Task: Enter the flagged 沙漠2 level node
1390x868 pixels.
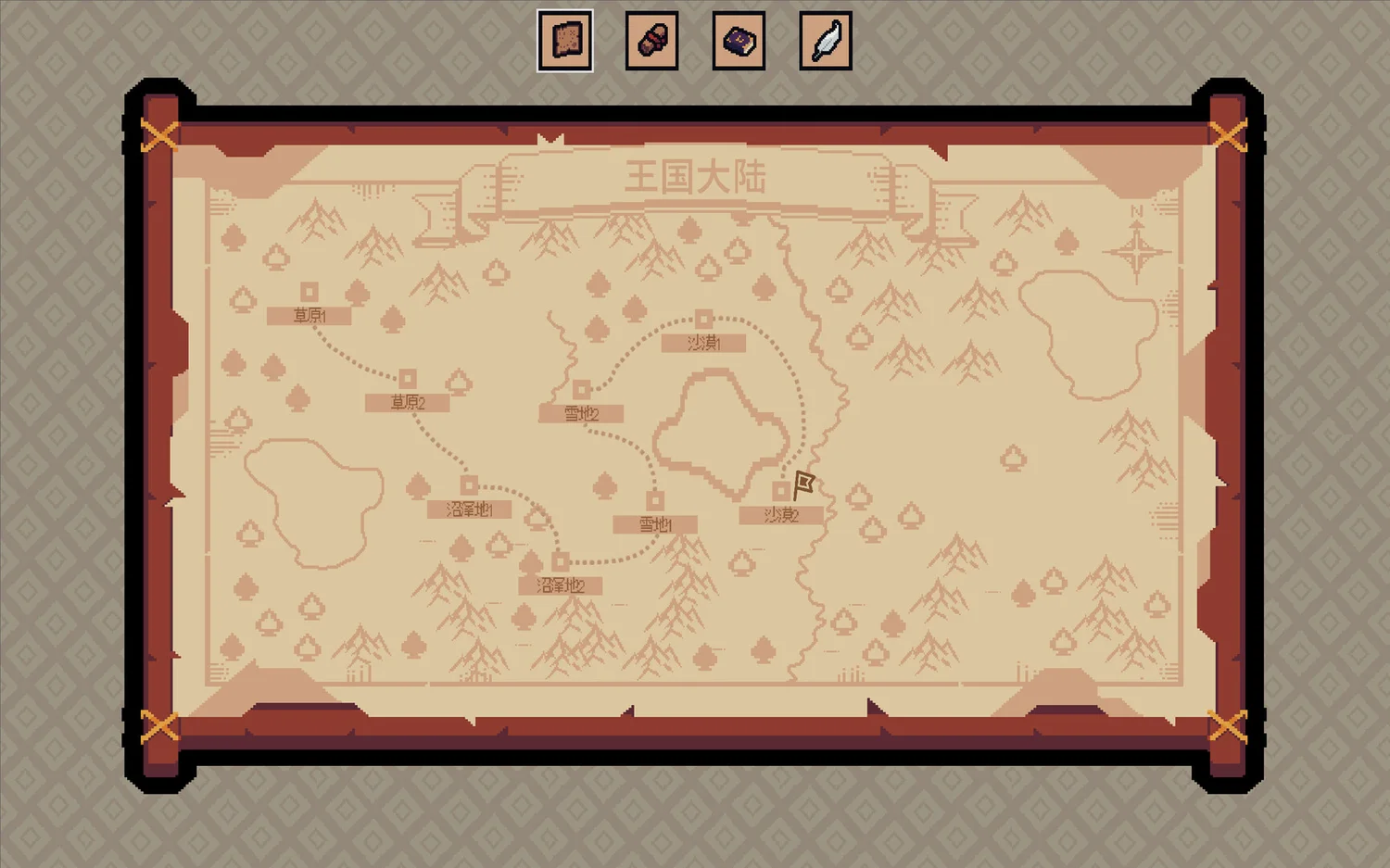Action: tap(782, 491)
